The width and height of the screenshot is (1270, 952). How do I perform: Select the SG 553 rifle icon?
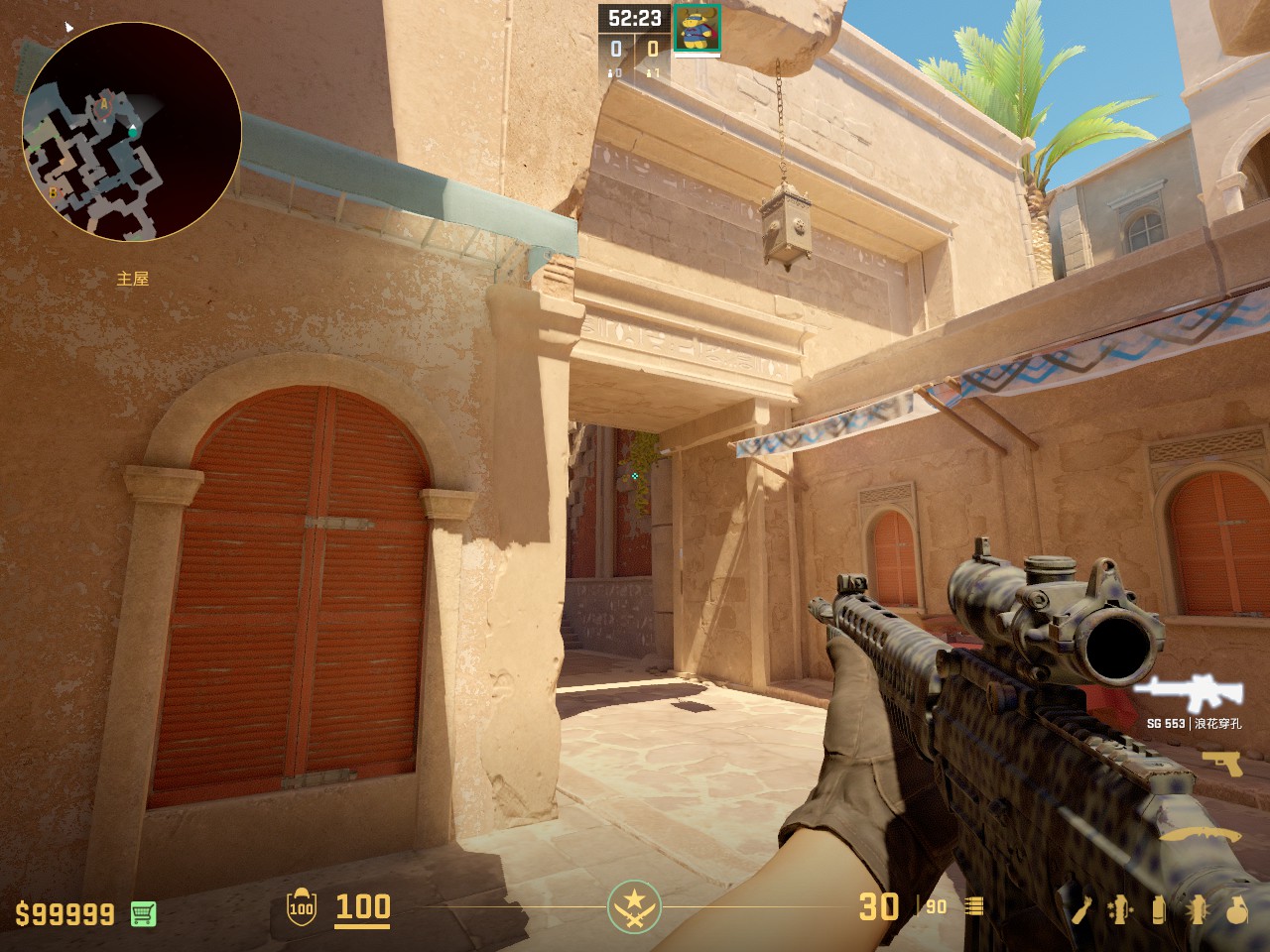pyautogui.click(x=1176, y=692)
